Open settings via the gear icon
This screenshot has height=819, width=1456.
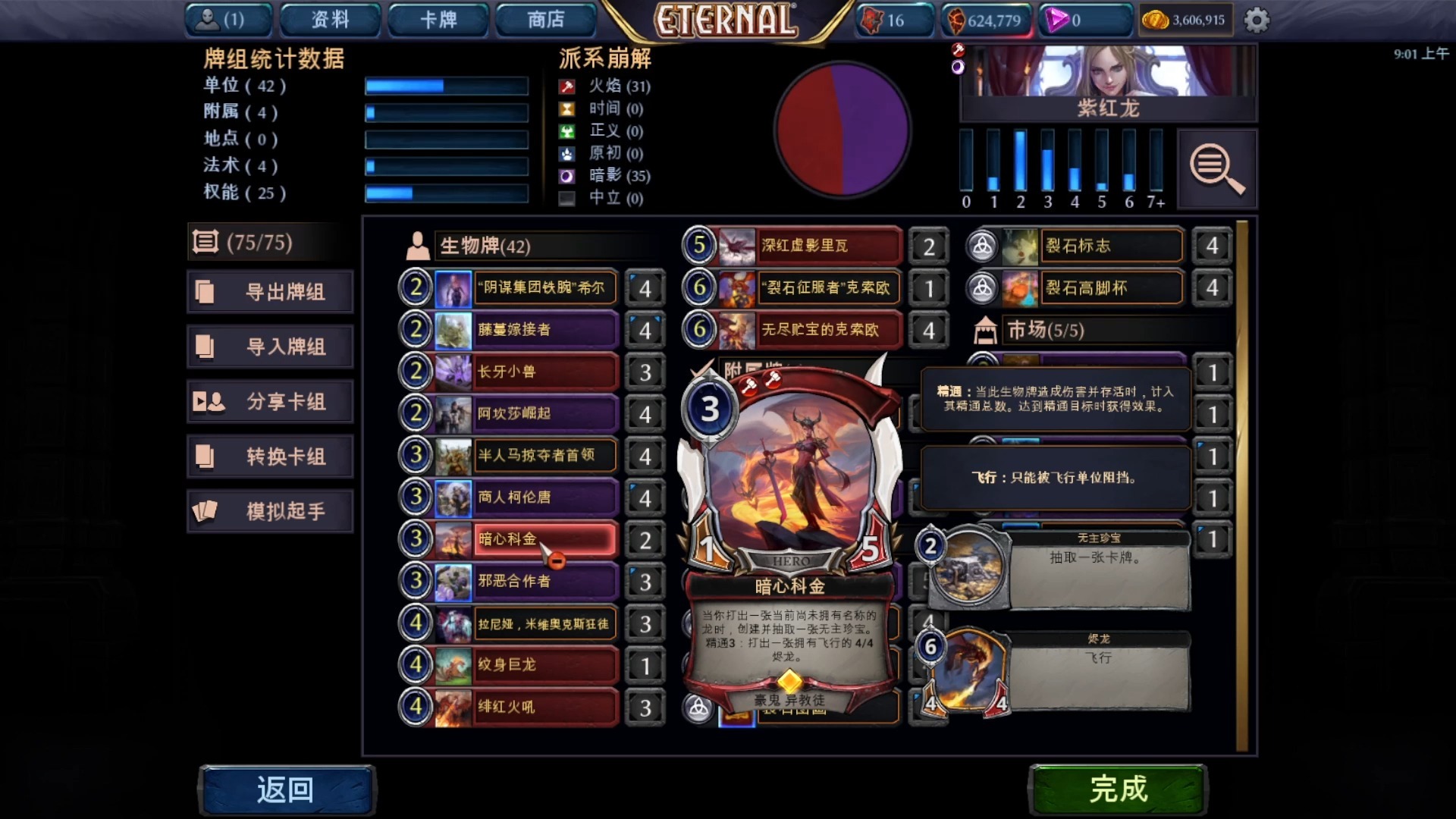pos(1257,20)
